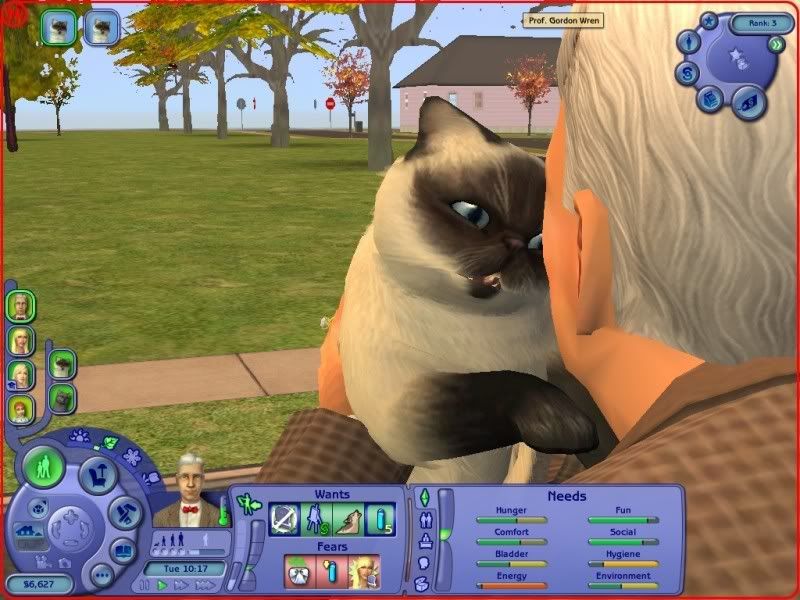Image resolution: width=800 pixels, height=600 pixels.
Task: Click the blonde woman fear slot
Action: click(x=363, y=572)
